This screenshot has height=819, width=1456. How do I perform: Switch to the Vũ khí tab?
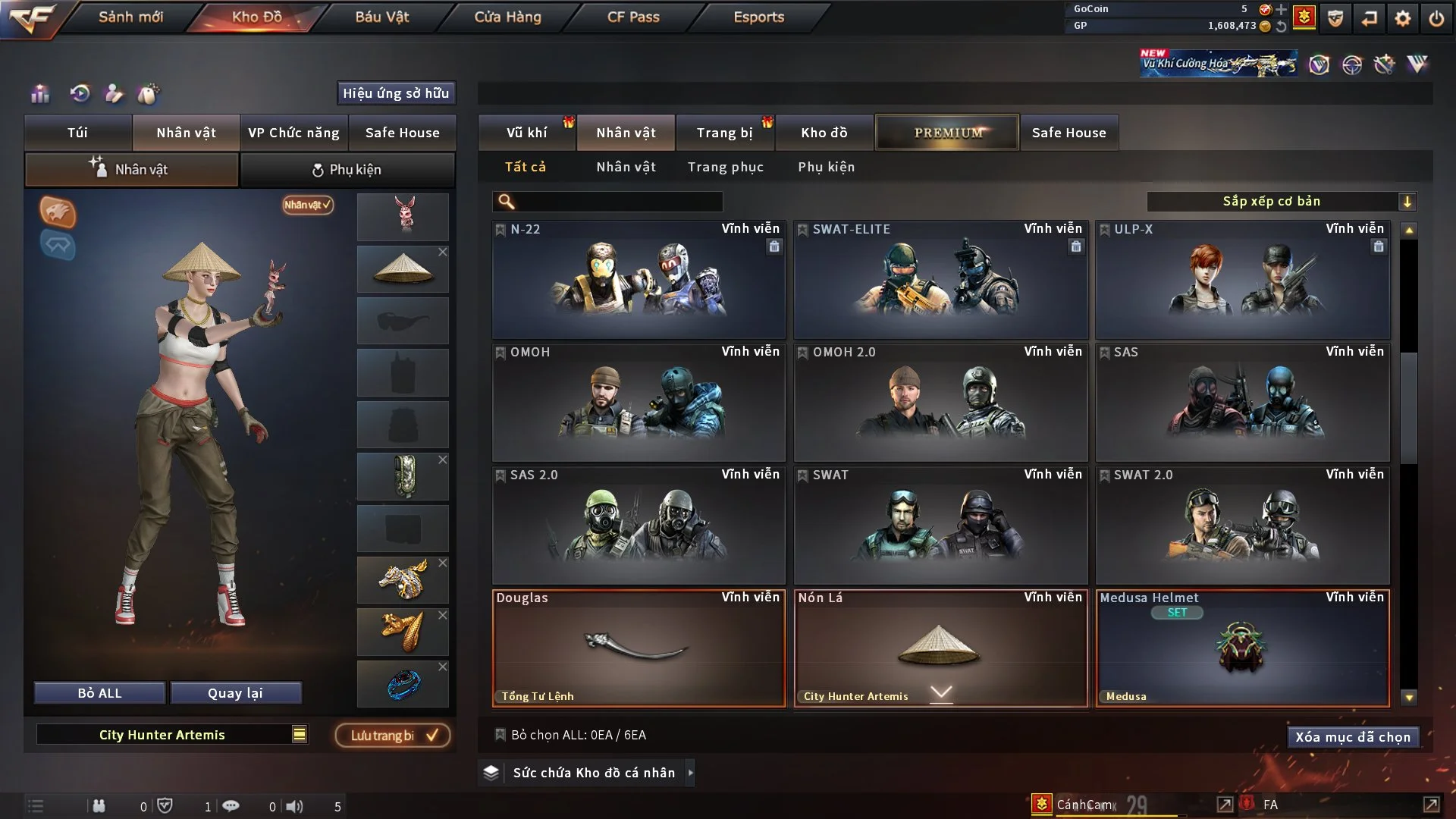[526, 133]
